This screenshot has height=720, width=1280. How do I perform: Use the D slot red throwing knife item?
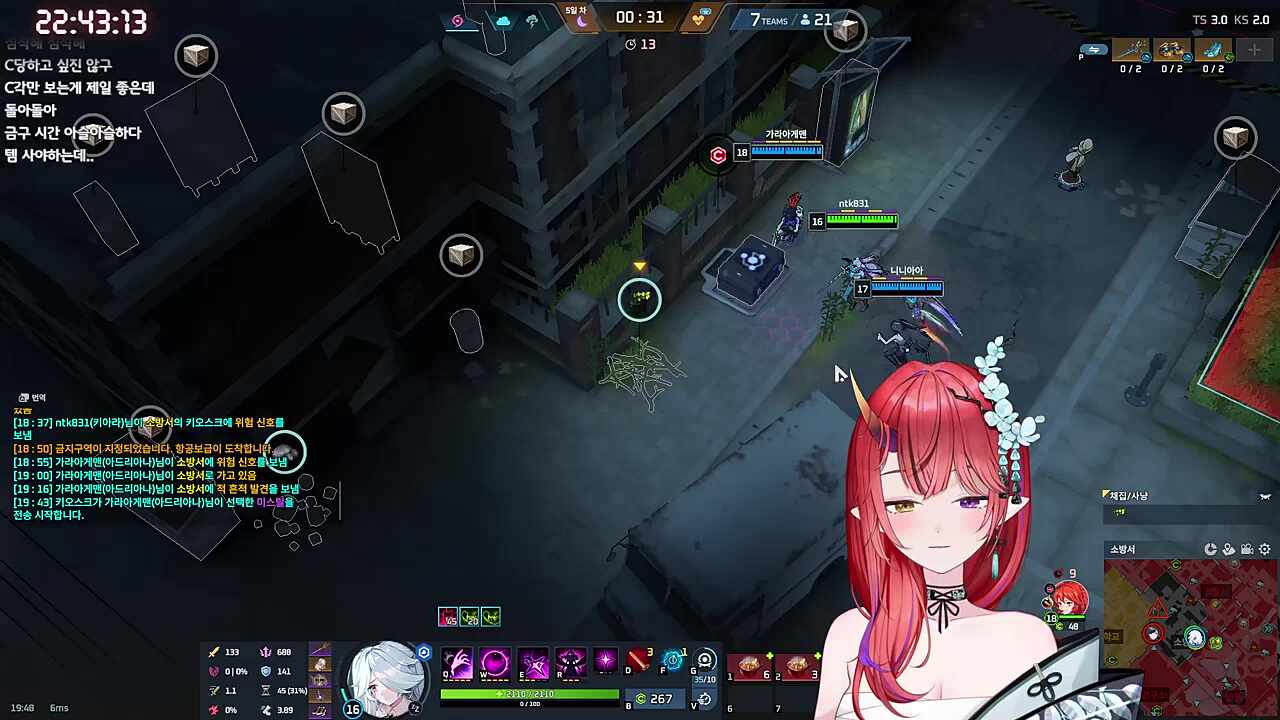(x=640, y=662)
